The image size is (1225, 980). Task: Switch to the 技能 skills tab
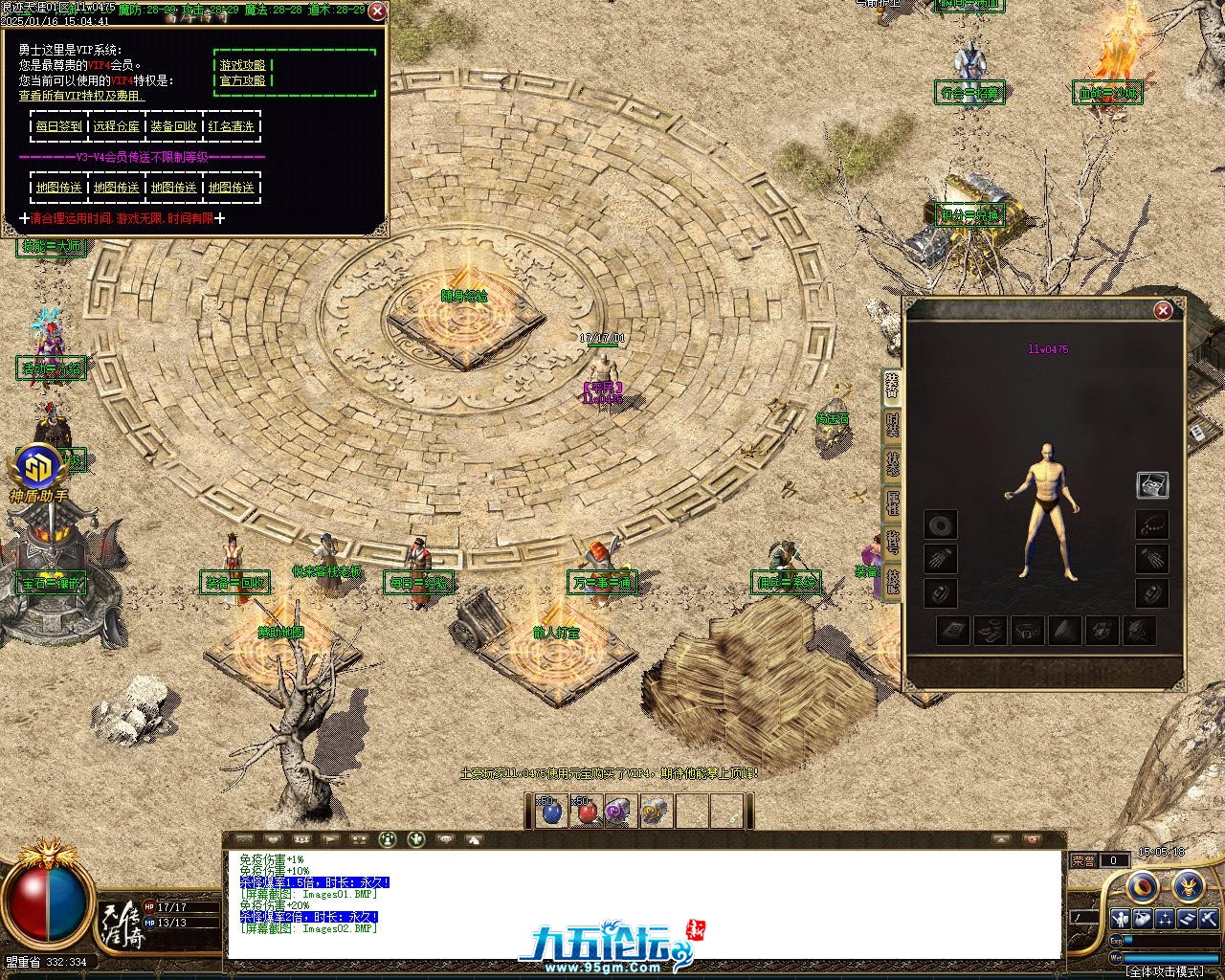892,581
